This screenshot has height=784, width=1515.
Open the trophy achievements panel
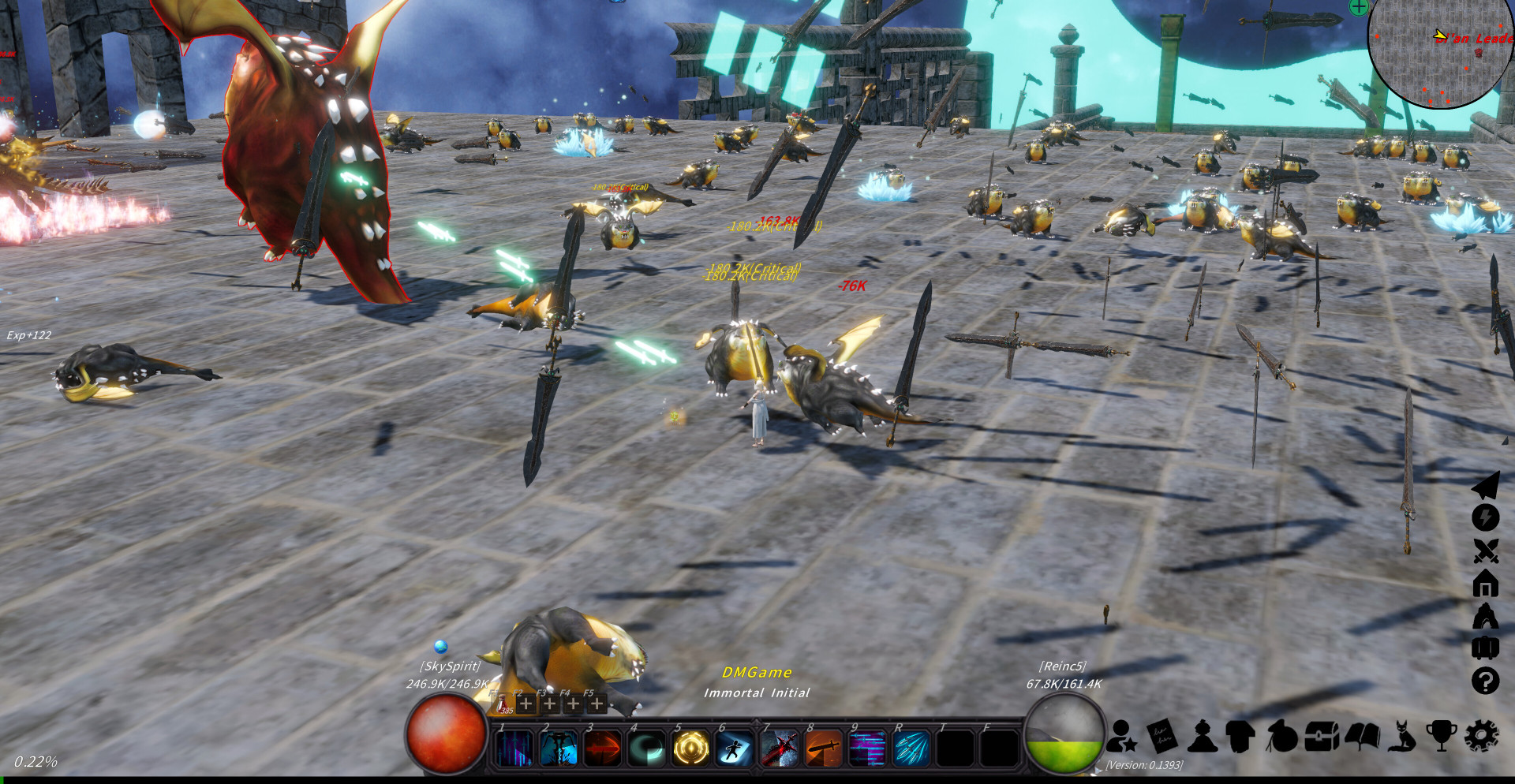(1442, 735)
